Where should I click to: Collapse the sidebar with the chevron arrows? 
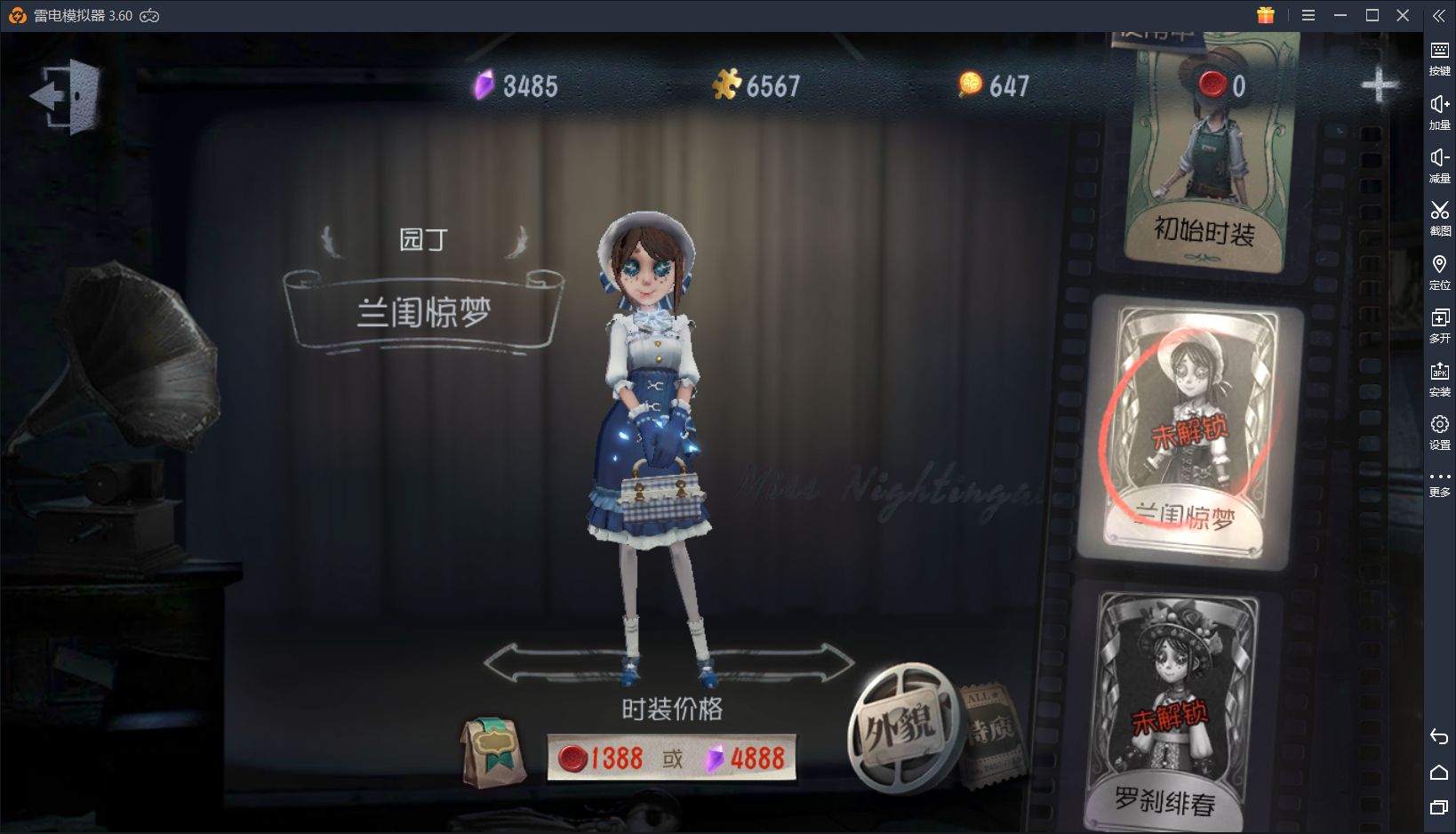click(x=1439, y=15)
